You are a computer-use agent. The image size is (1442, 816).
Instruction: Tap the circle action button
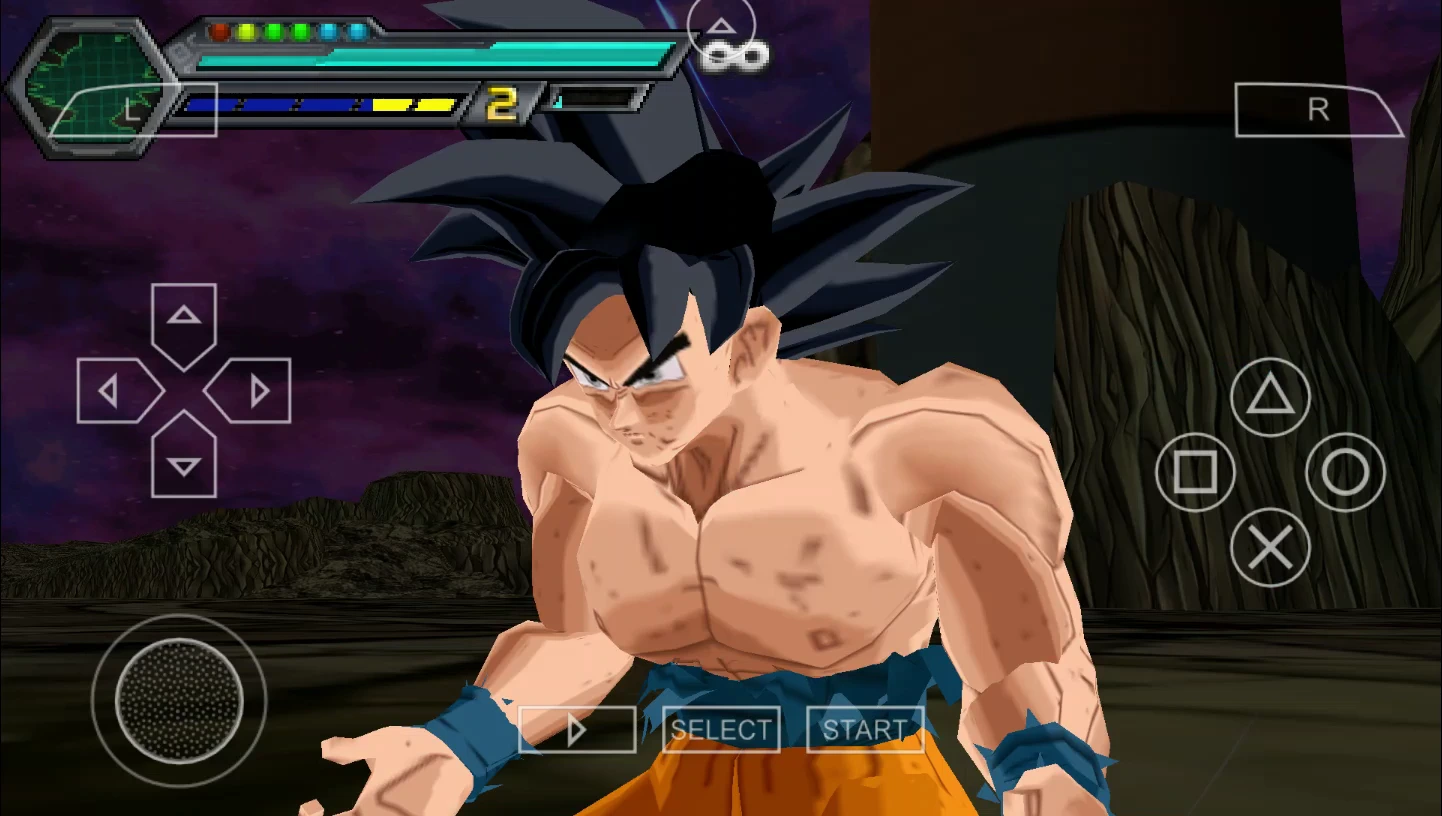1345,472
